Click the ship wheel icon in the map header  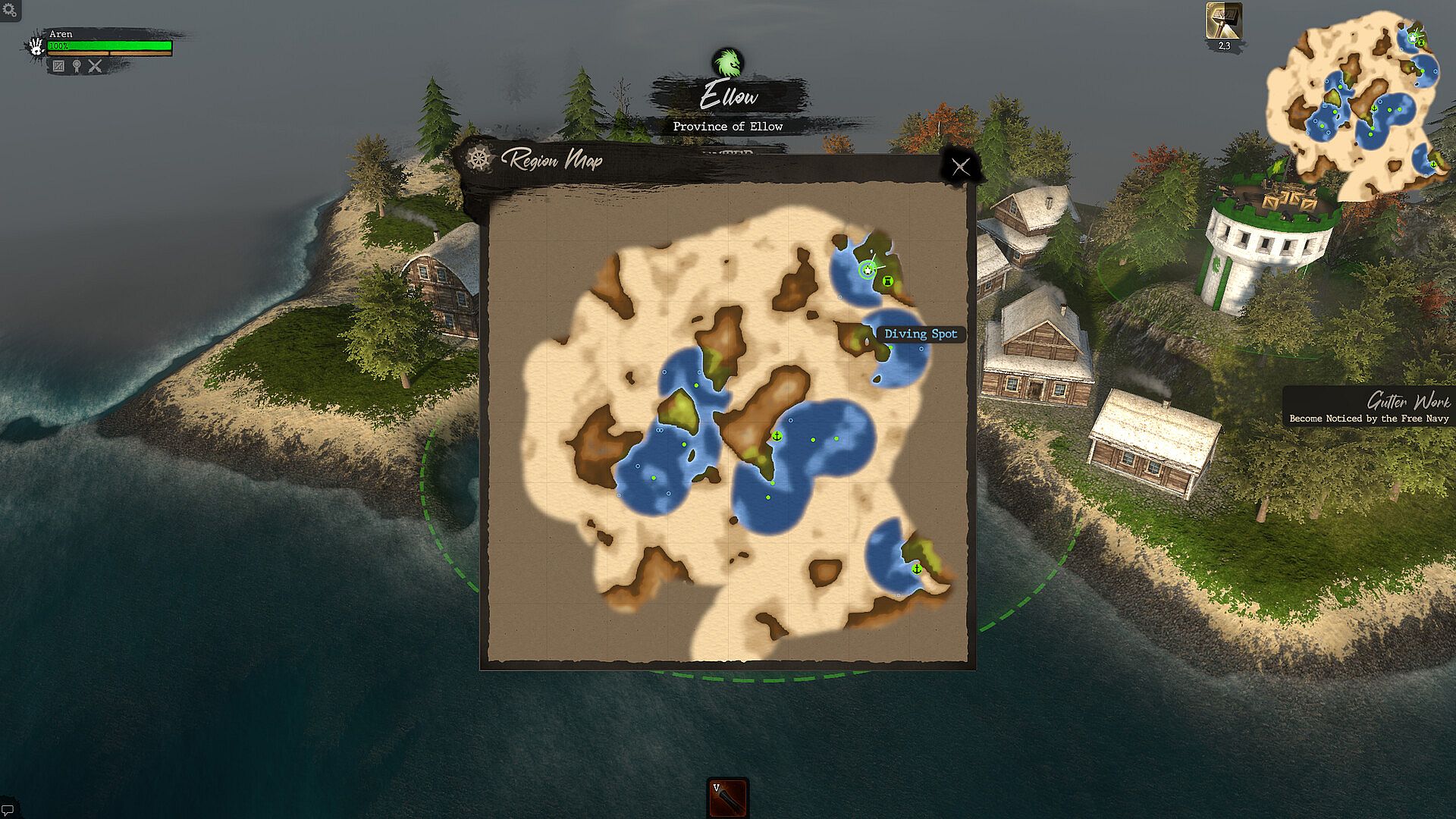[x=479, y=159]
